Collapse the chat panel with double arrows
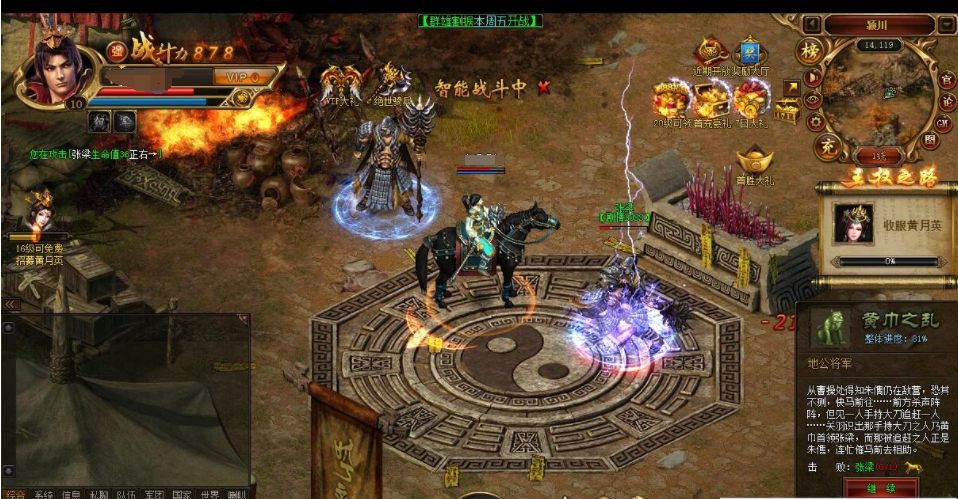Image resolution: width=958 pixels, height=499 pixels. coord(11,304)
